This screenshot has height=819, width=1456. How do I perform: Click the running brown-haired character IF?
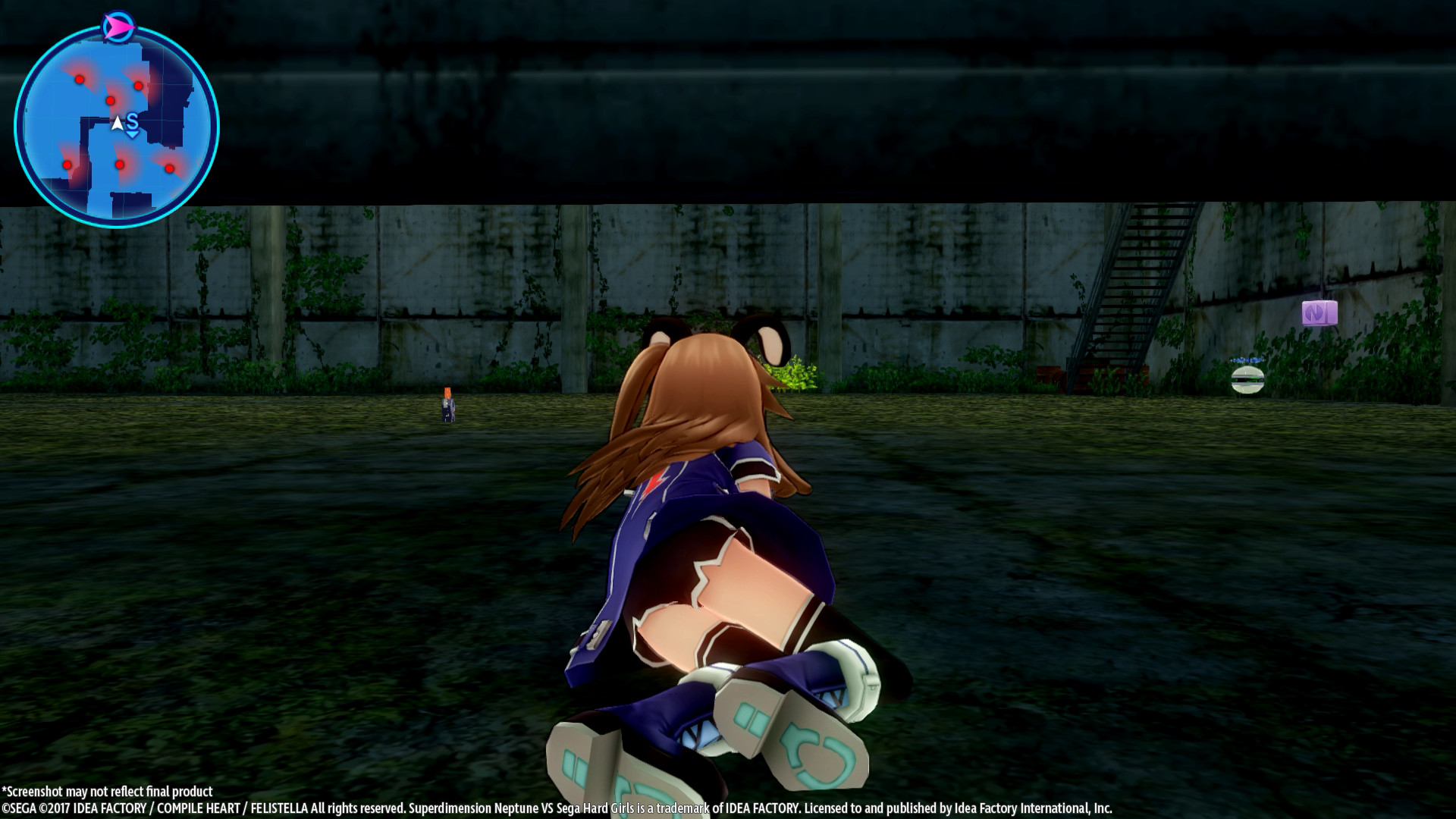(713, 531)
